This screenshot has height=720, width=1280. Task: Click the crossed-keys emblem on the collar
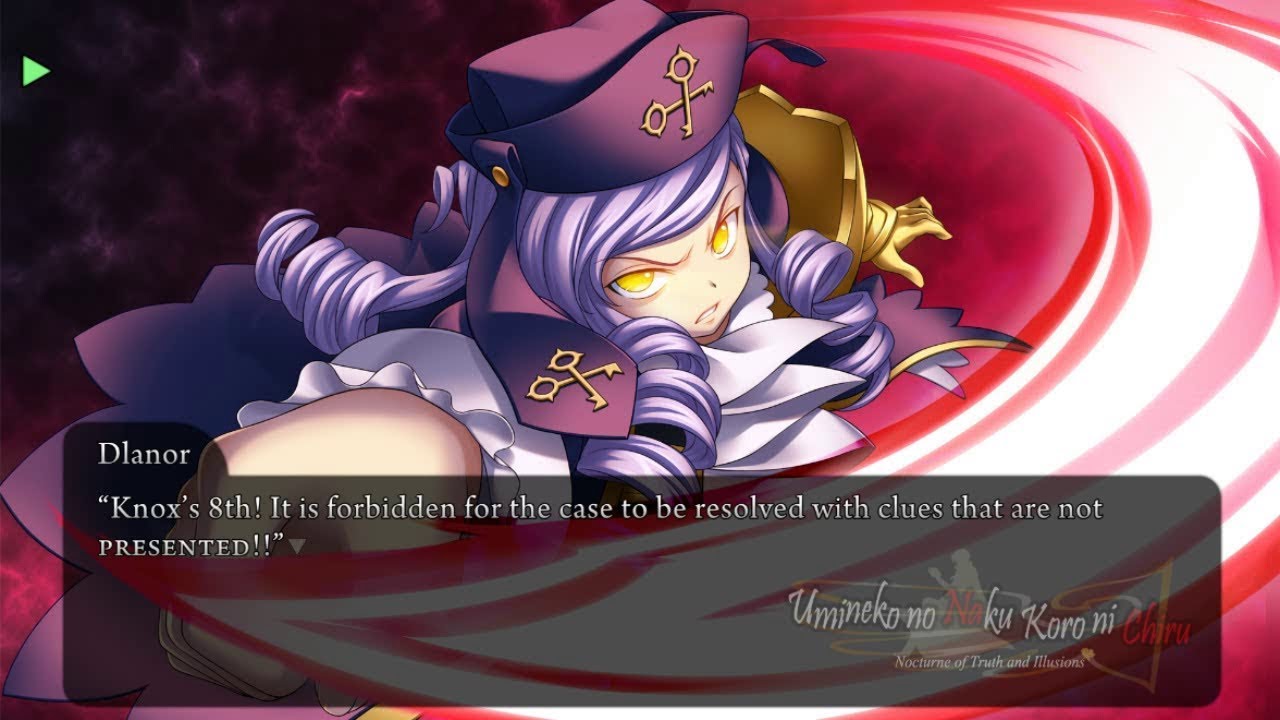point(570,377)
